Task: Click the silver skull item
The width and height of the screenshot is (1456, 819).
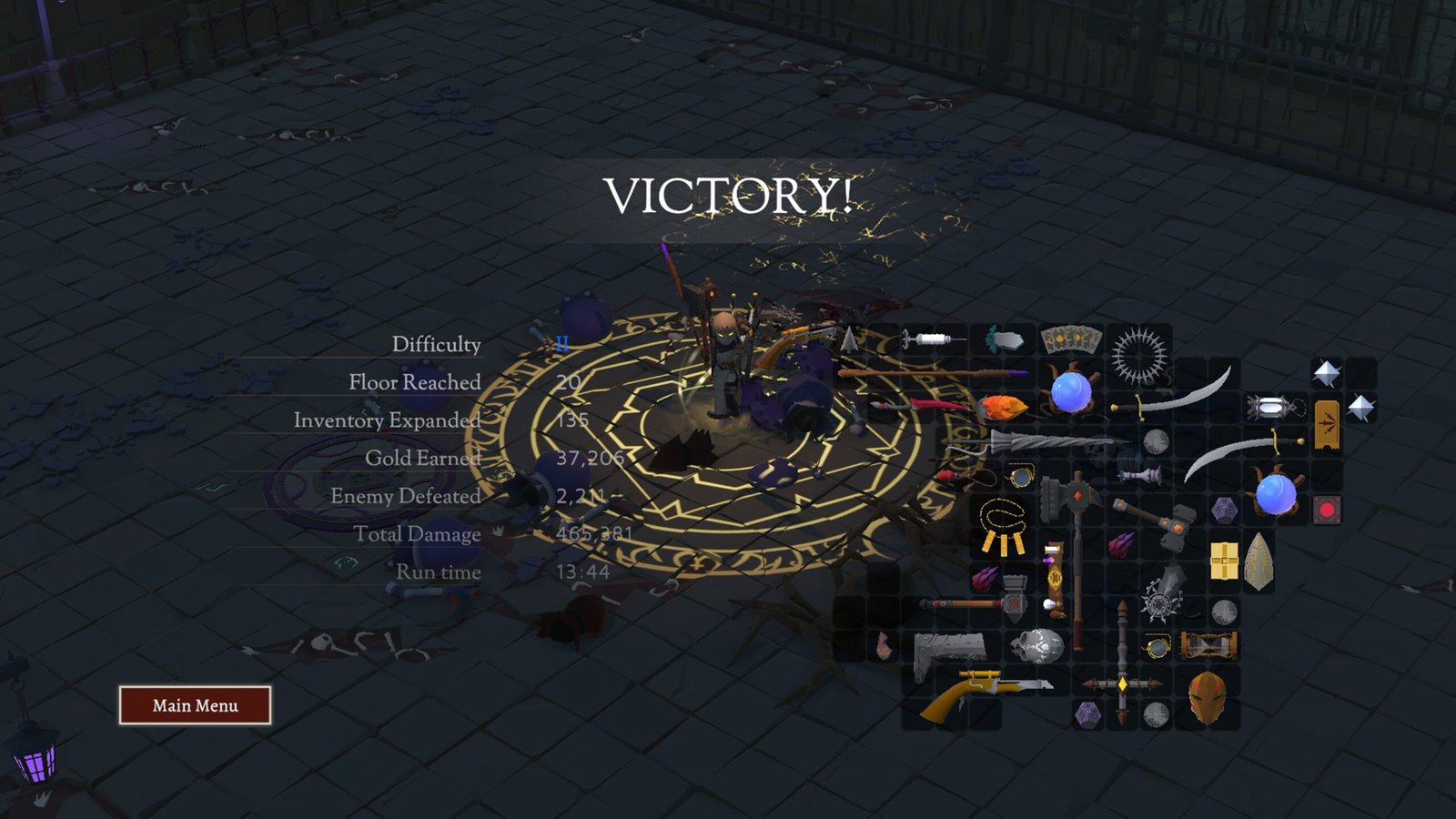Action: pos(1038,646)
